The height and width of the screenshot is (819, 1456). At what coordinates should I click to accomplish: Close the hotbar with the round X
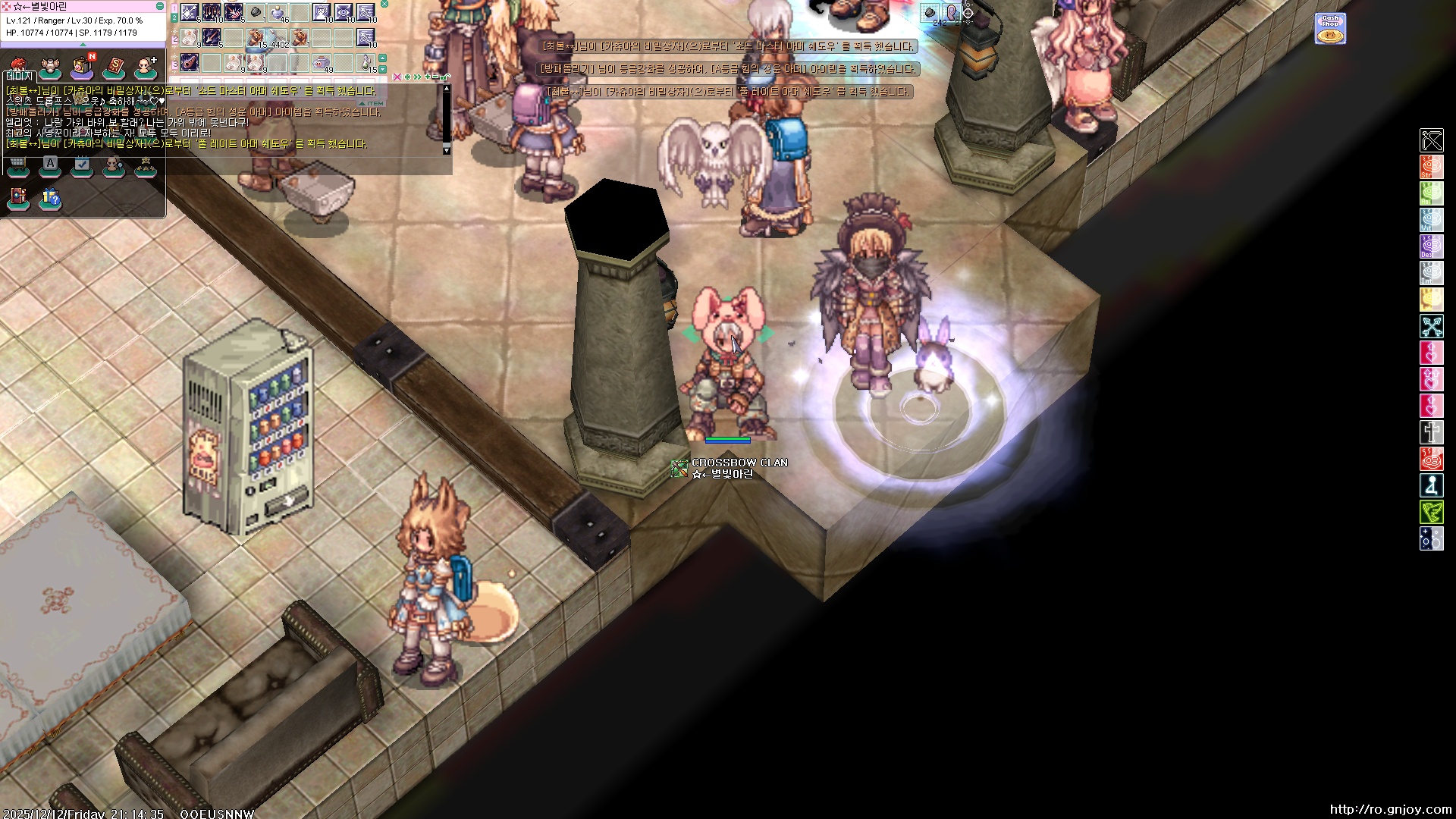(x=384, y=4)
